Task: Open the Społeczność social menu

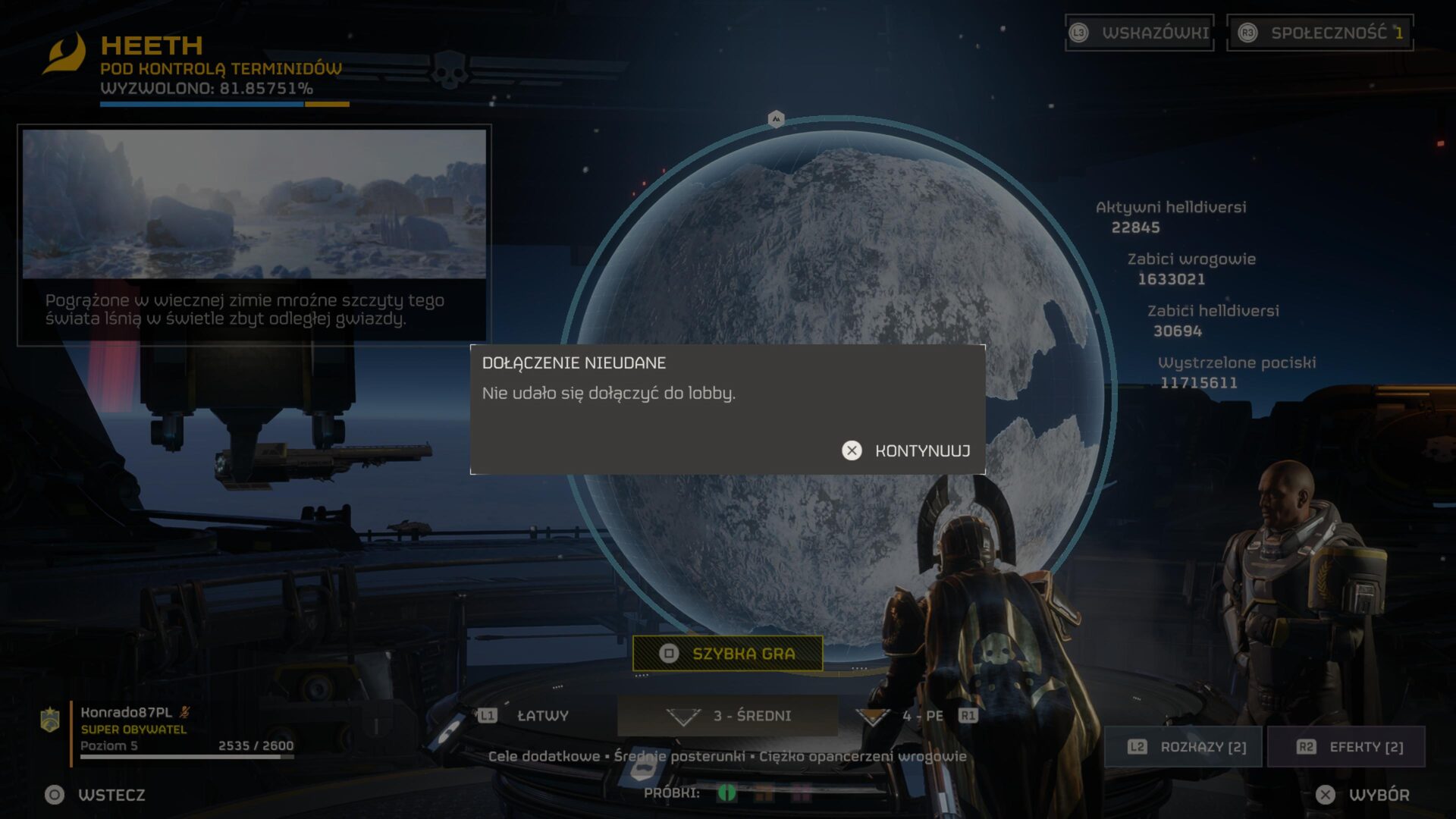Action: [1320, 33]
